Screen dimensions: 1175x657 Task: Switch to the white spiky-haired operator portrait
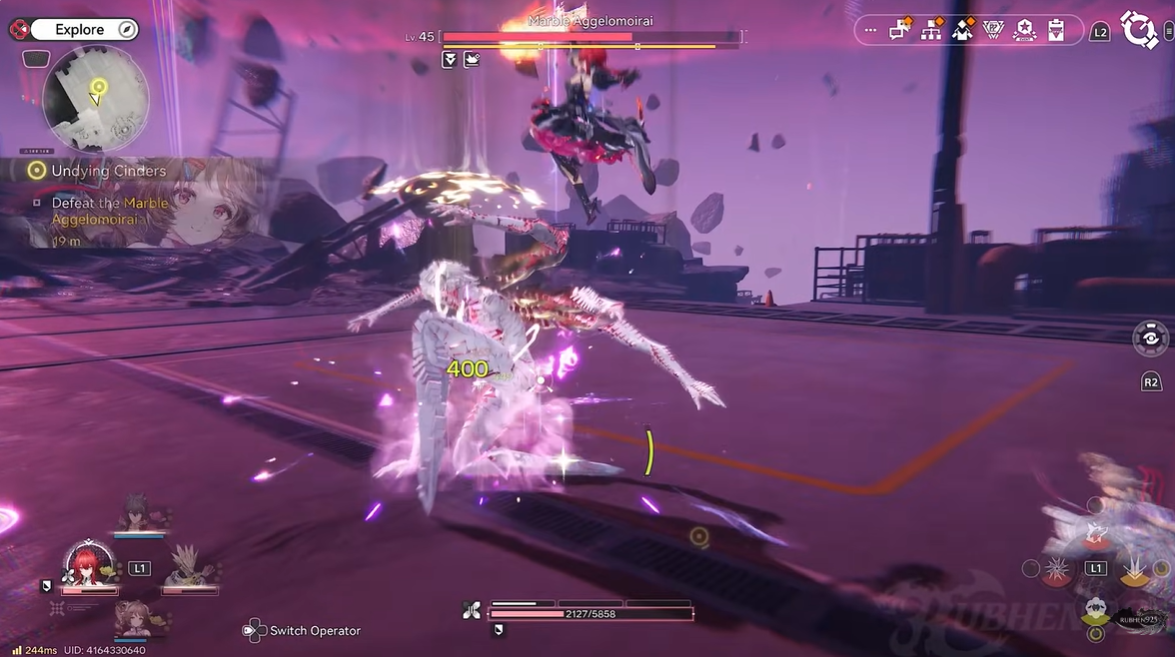(x=186, y=566)
